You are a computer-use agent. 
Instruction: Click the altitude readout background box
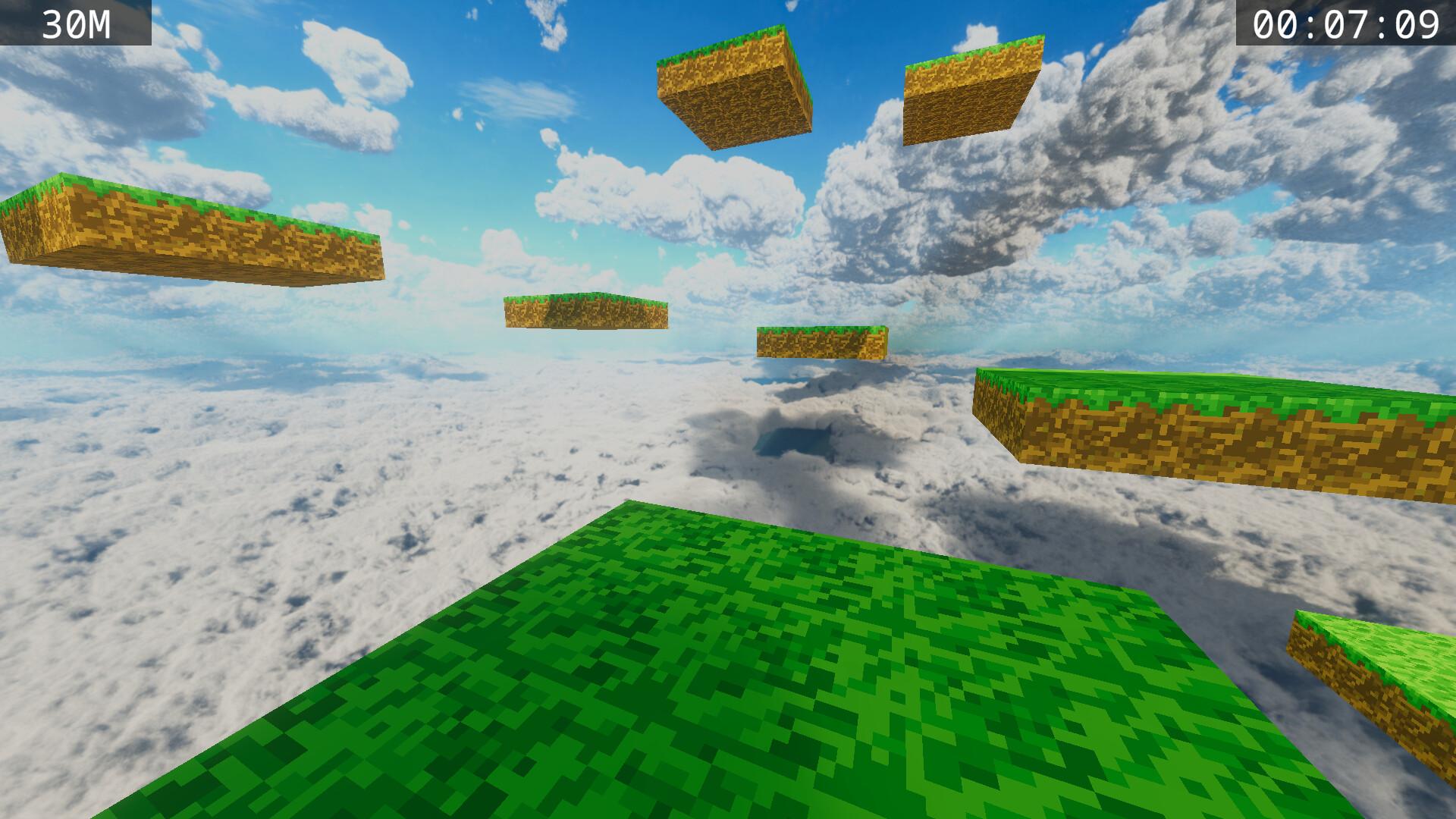coord(76,21)
